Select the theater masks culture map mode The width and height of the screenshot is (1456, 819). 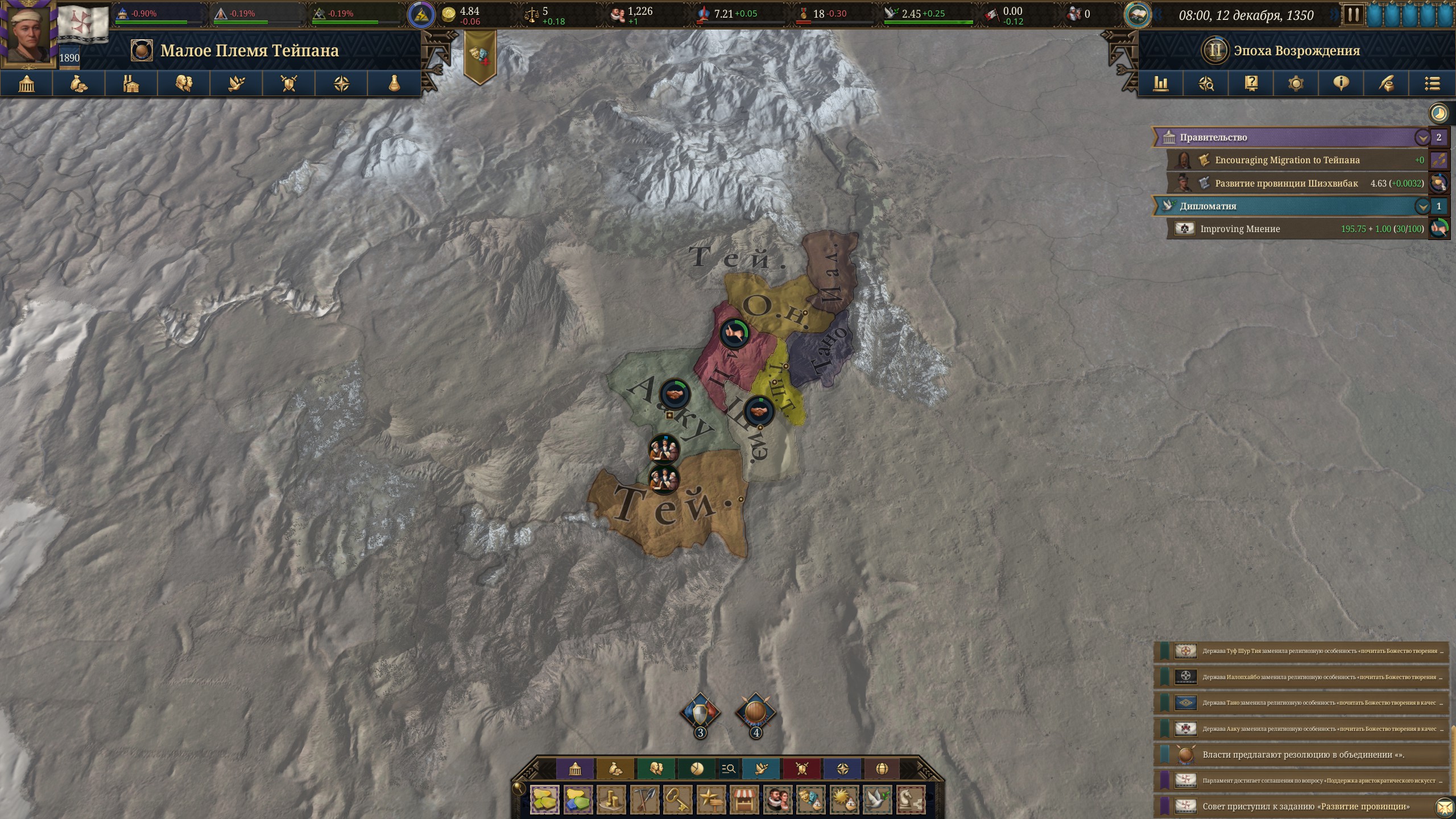[x=810, y=800]
